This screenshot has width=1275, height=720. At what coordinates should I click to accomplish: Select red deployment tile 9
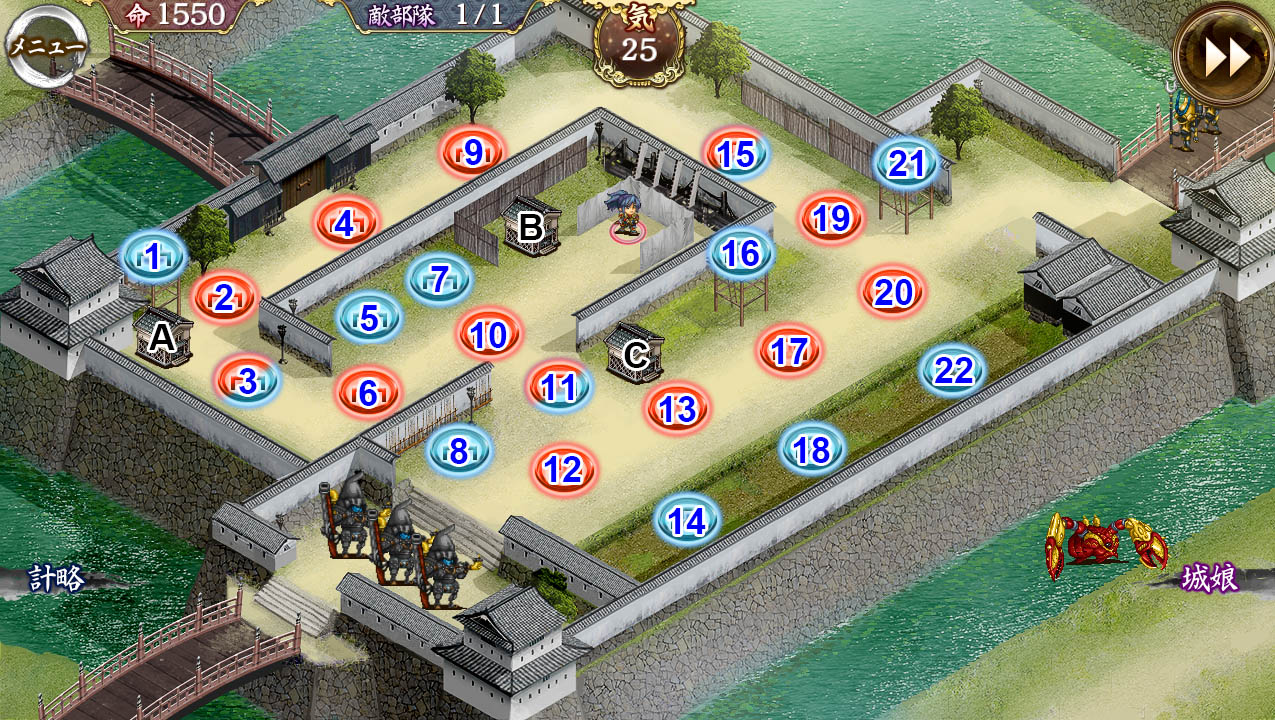[x=473, y=152]
